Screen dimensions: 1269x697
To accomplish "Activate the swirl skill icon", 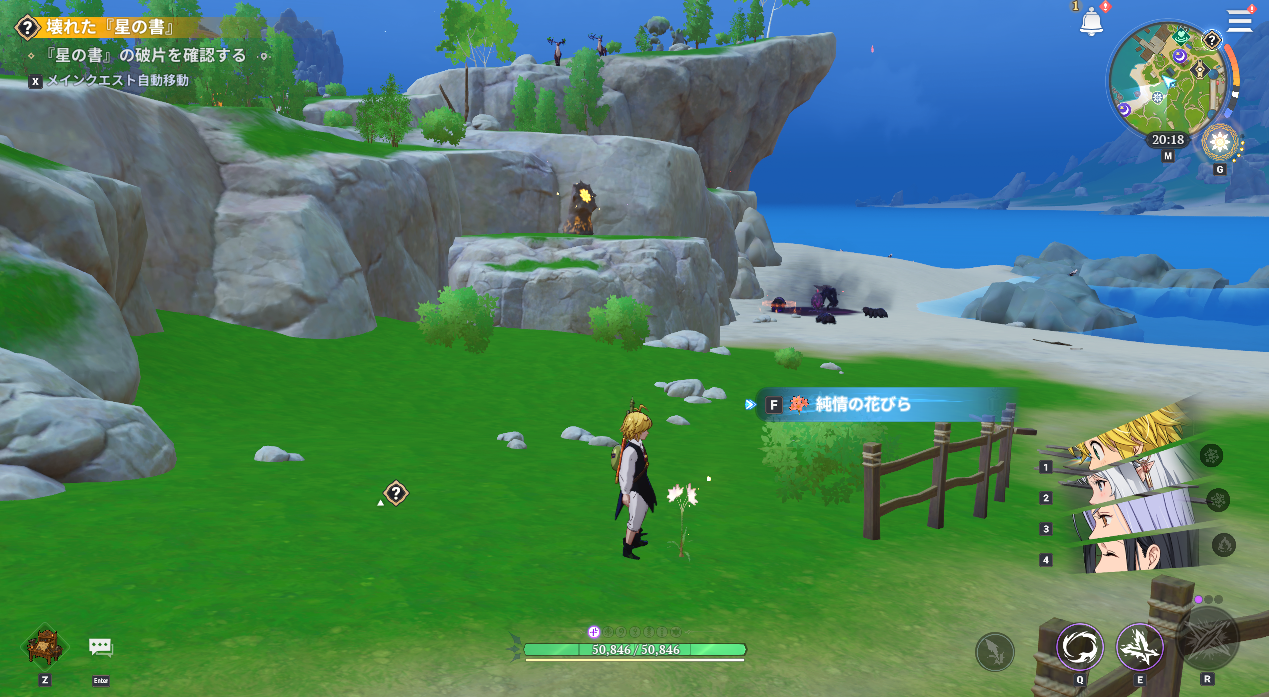I will pos(1080,646).
